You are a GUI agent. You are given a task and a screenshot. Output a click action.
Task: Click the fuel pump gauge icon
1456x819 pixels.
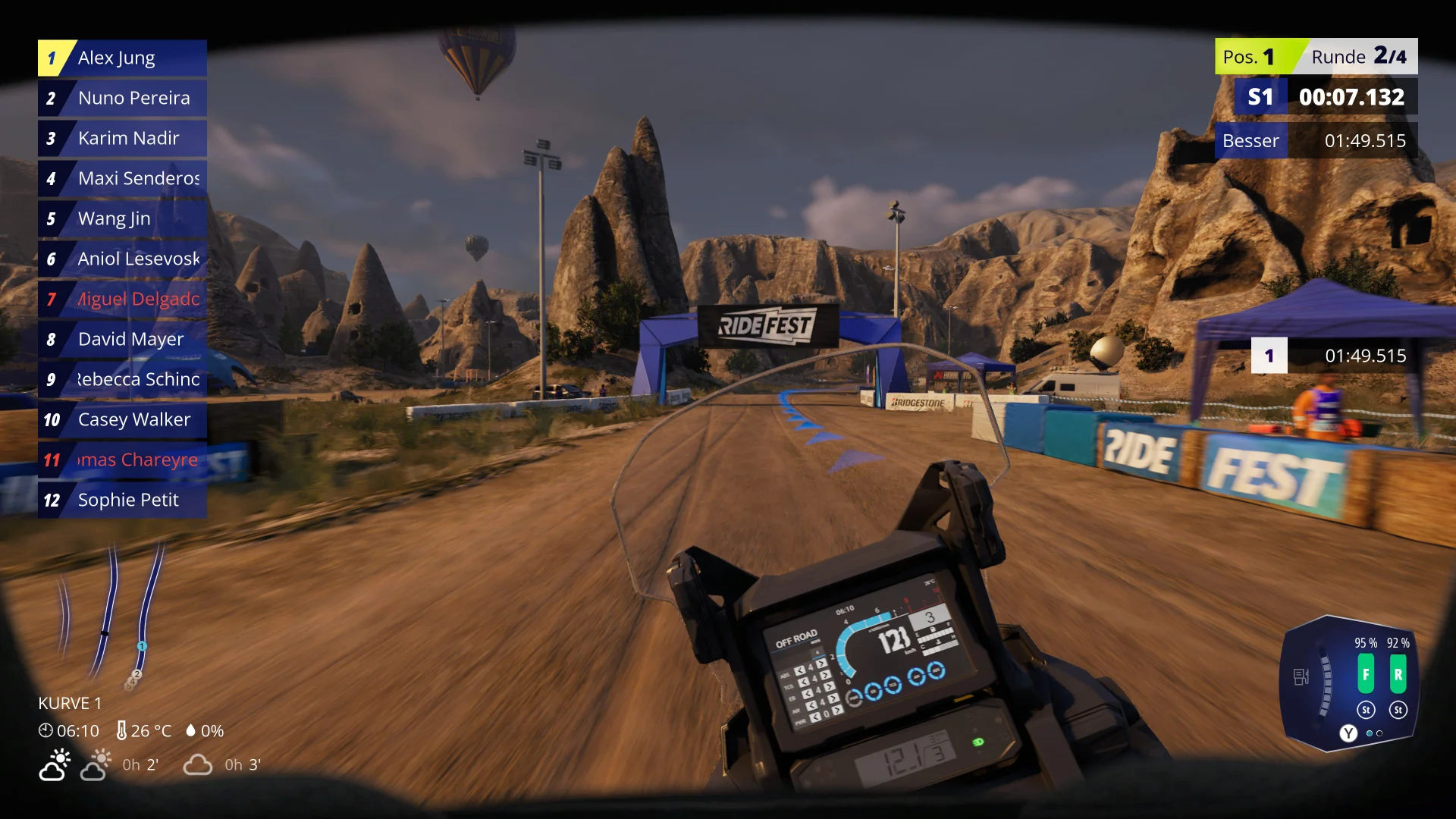(x=1301, y=676)
